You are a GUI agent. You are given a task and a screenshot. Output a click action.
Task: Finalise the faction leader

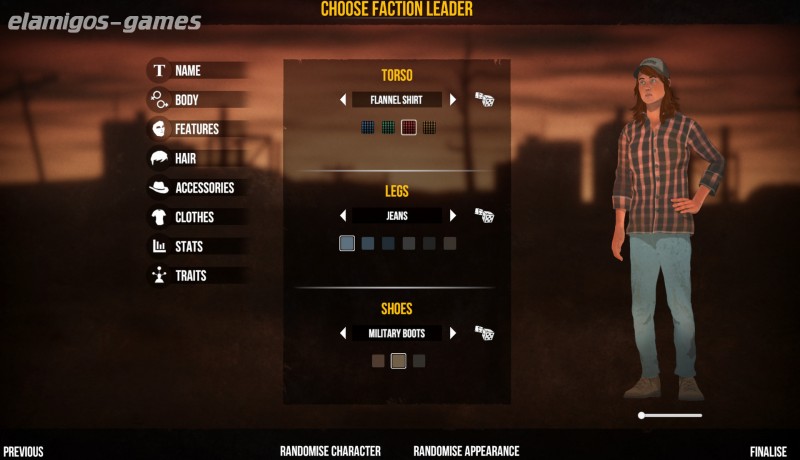(768, 451)
